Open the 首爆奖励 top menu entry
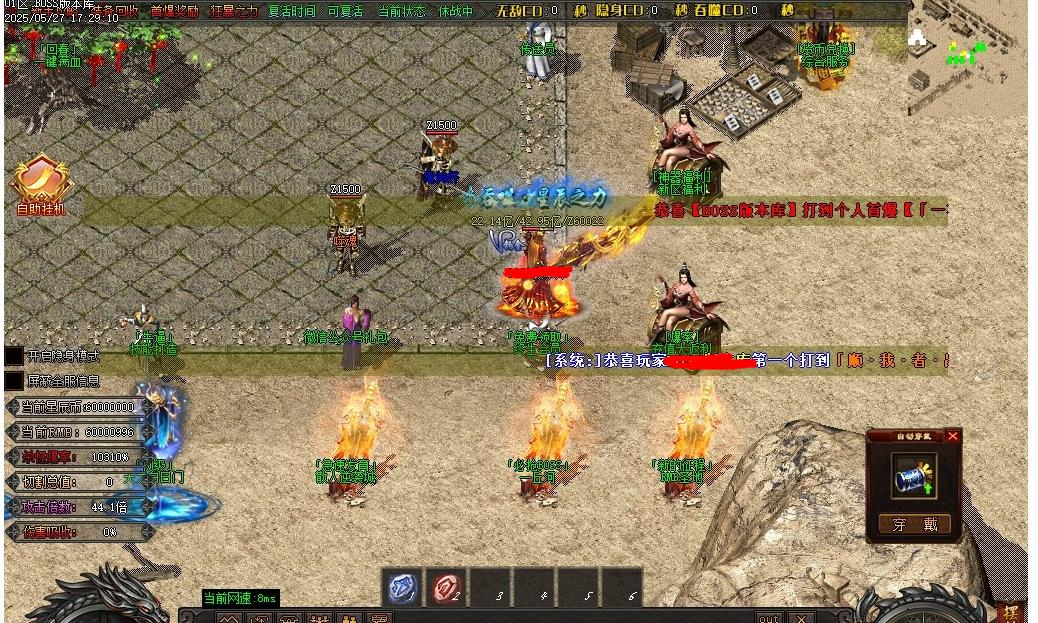The image size is (1038, 623). (175, 11)
